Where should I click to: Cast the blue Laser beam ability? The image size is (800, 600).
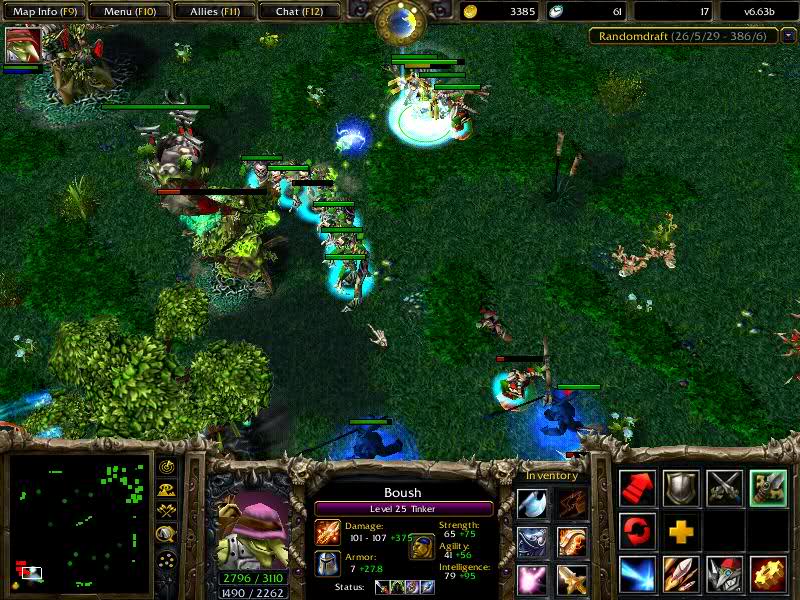coord(638,574)
